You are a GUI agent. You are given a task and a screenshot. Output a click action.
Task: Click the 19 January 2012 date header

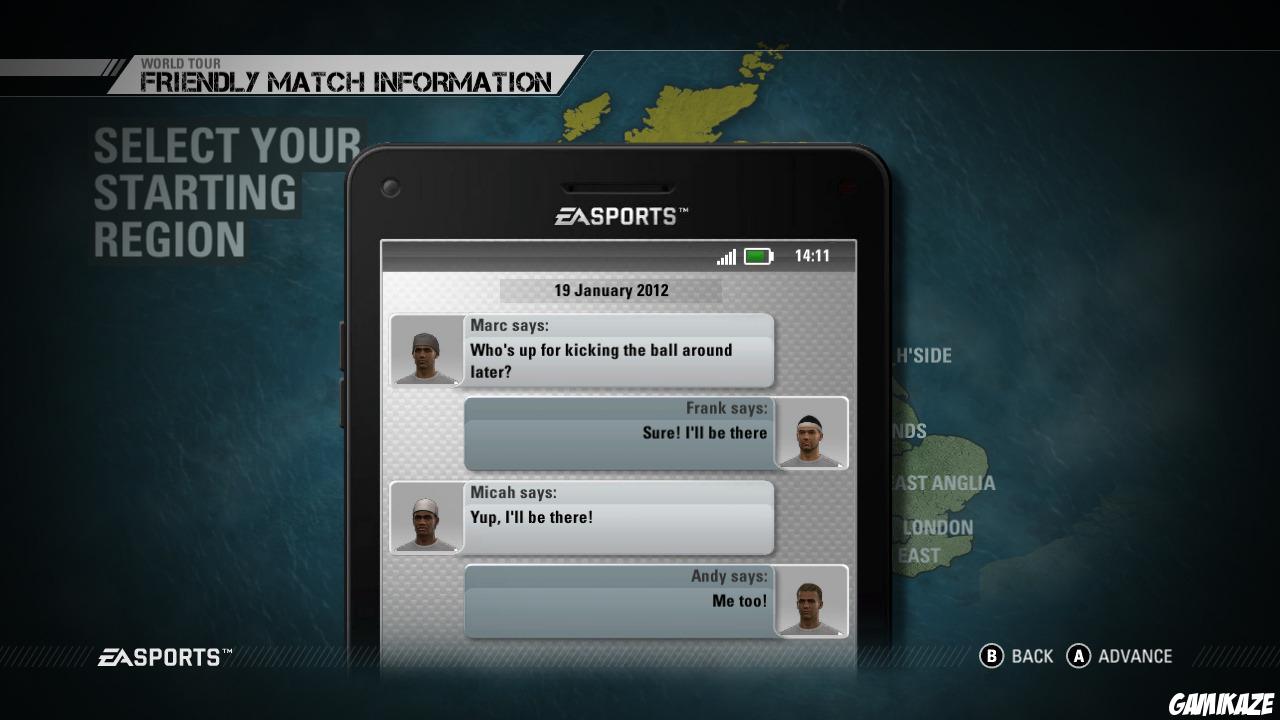pos(610,290)
